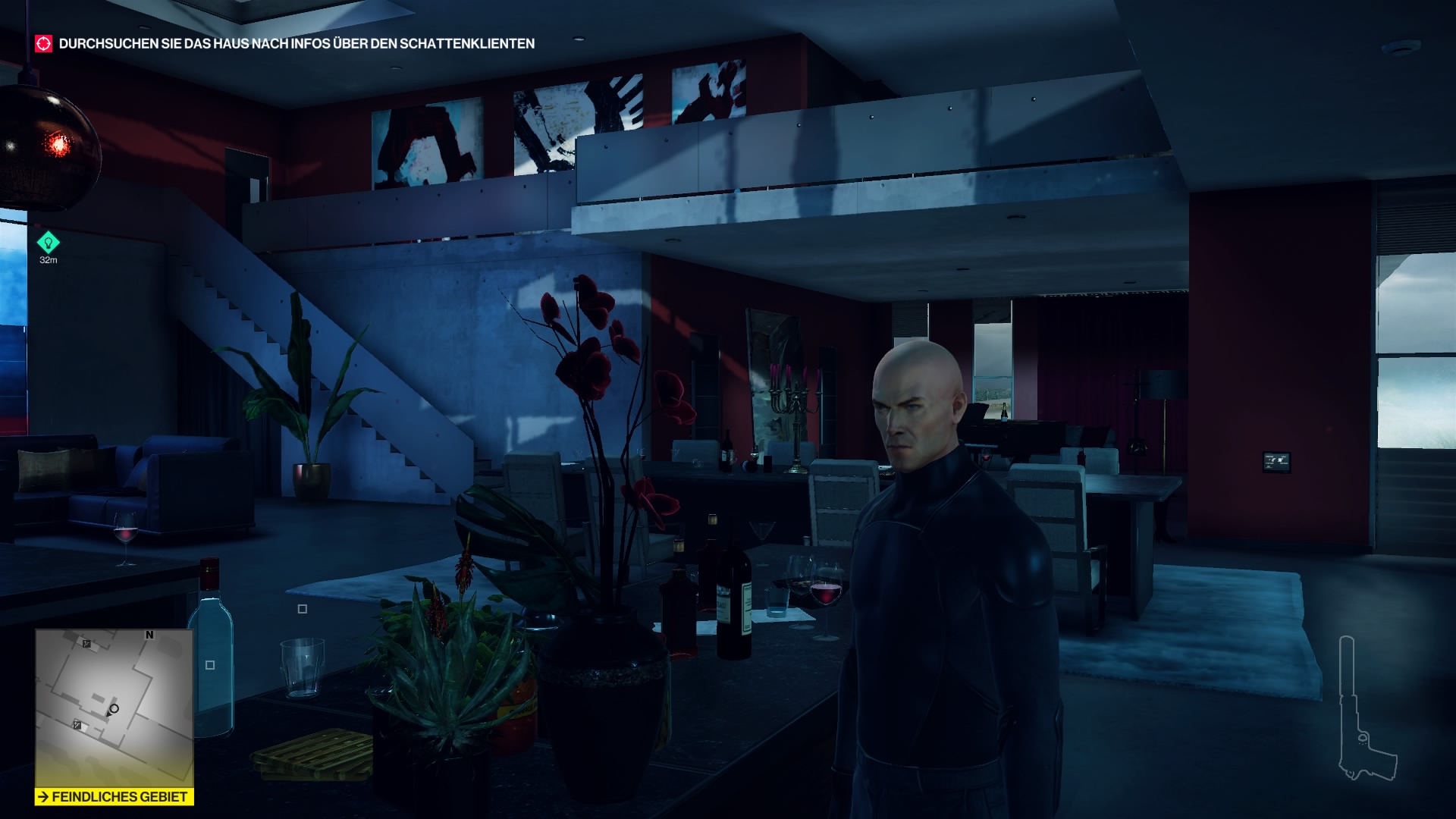The image size is (1456, 819).
Task: Select the objective text about Schattenklienten
Action: click(x=297, y=44)
